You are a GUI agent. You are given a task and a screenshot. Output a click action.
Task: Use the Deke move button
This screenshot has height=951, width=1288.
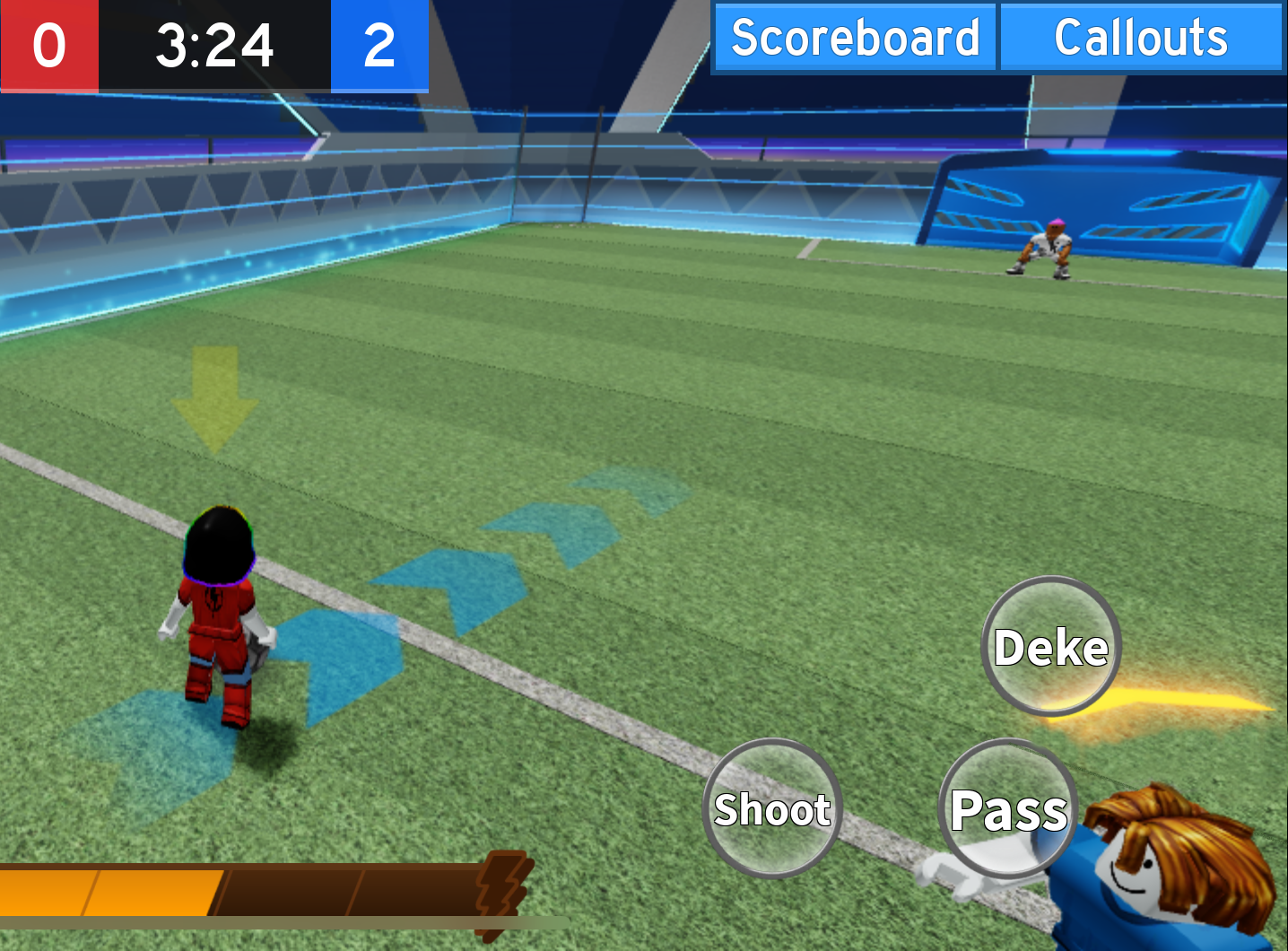[1051, 646]
